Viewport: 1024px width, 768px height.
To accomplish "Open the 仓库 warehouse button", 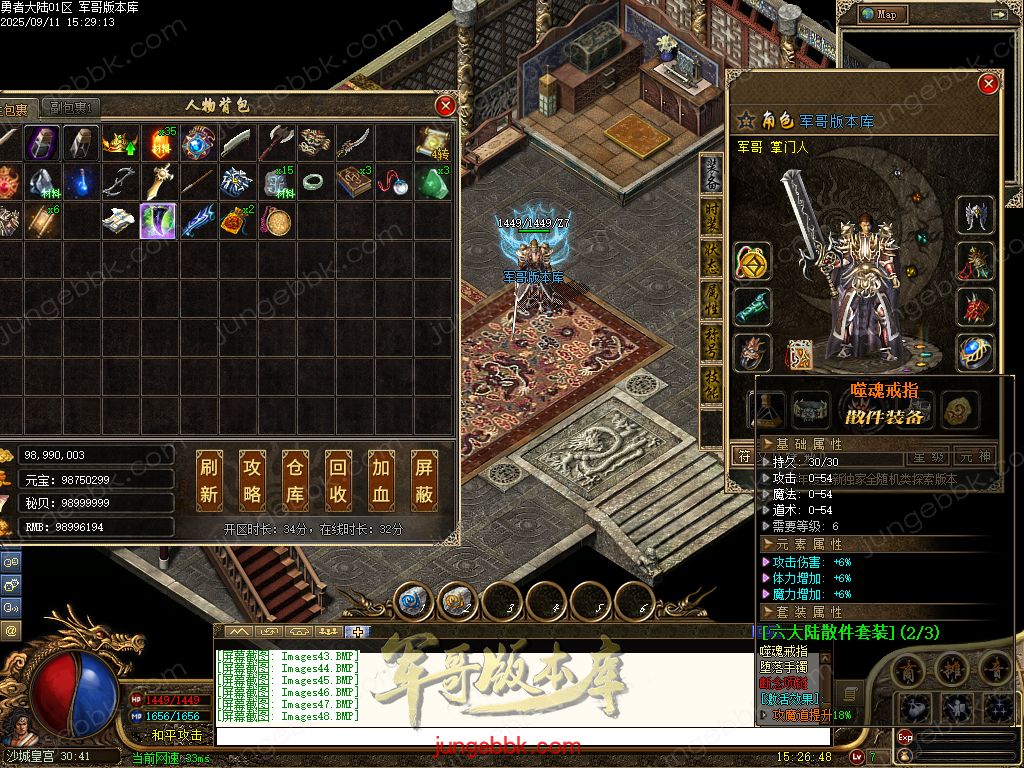I will (295, 480).
